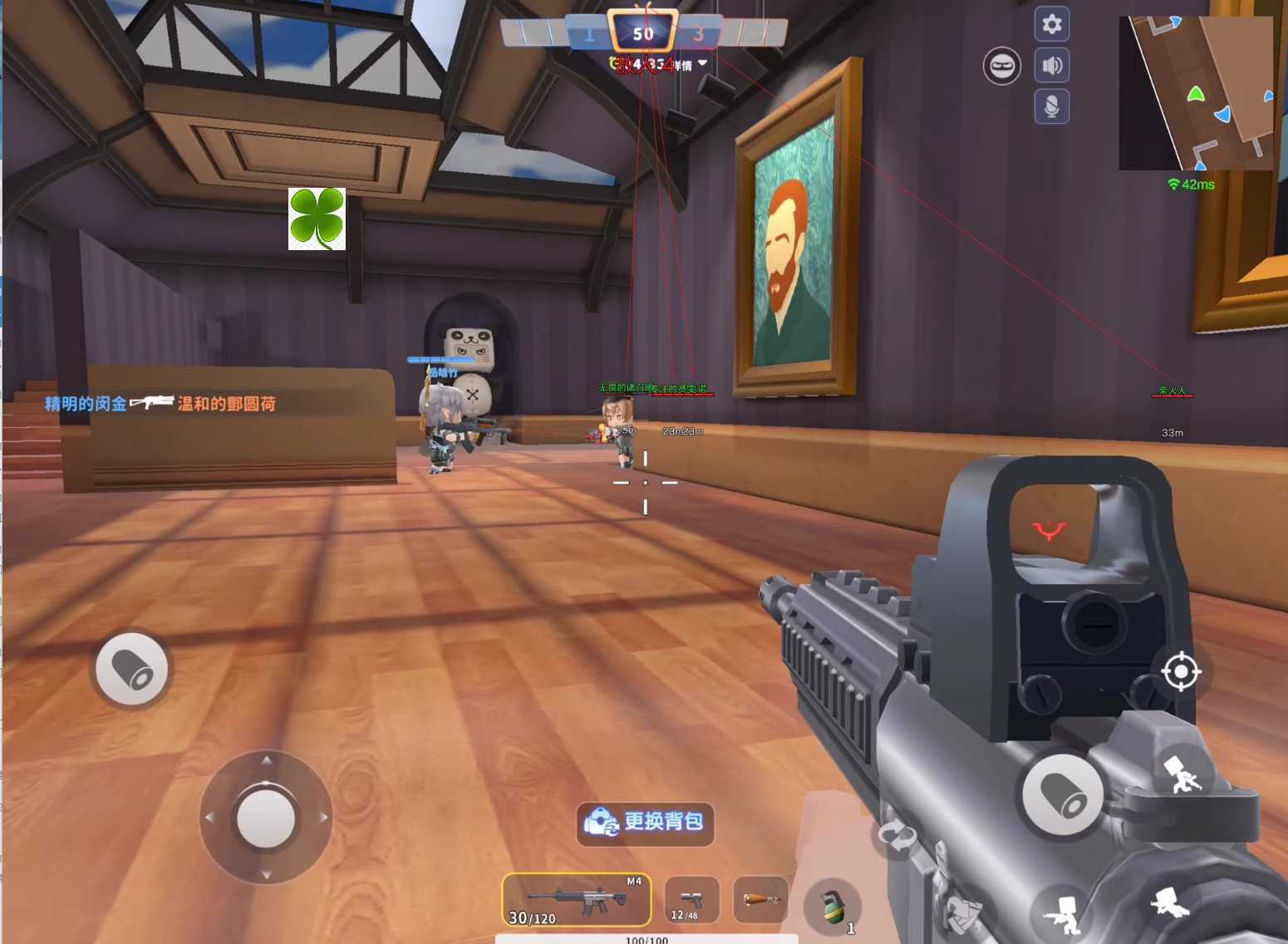Image resolution: width=1288 pixels, height=944 pixels.
Task: Tap the left-side bullet fire button
Action: point(131,669)
